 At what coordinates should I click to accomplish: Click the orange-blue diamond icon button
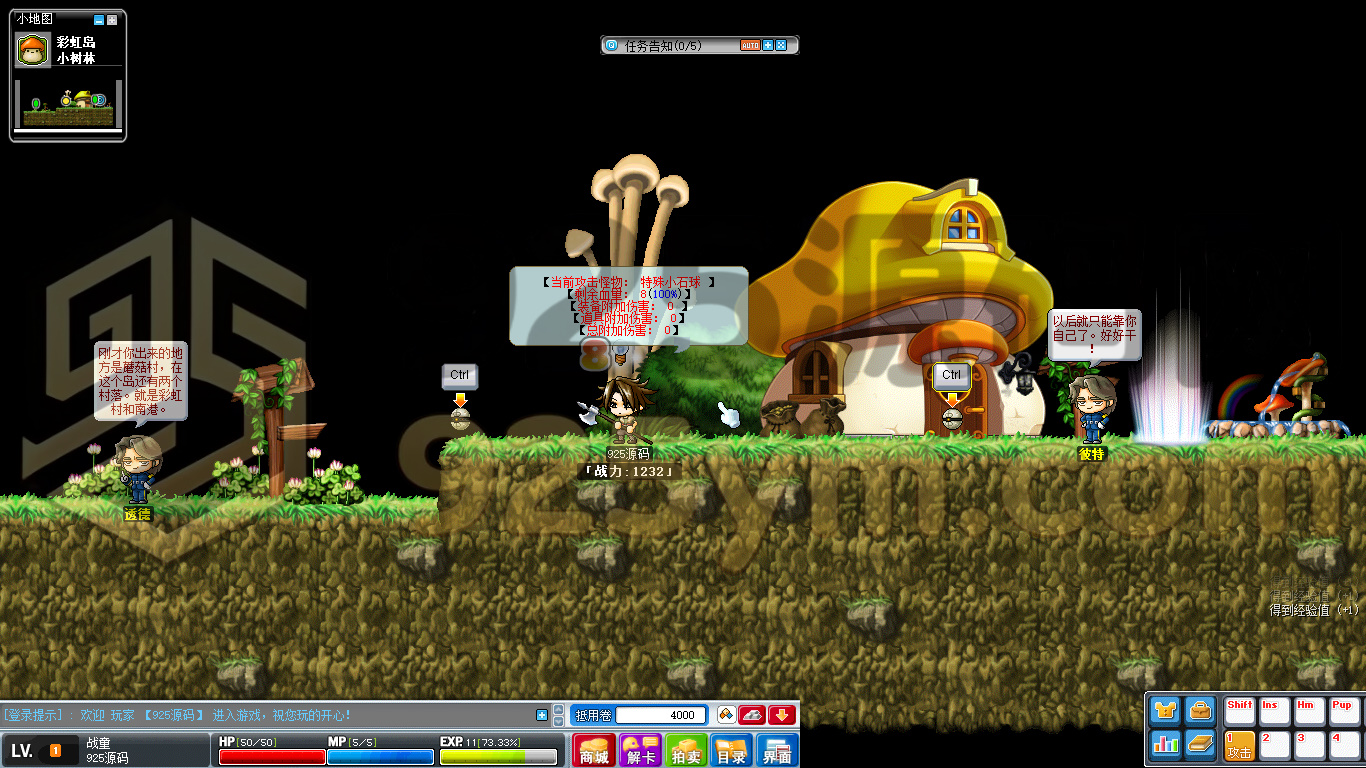(727, 715)
